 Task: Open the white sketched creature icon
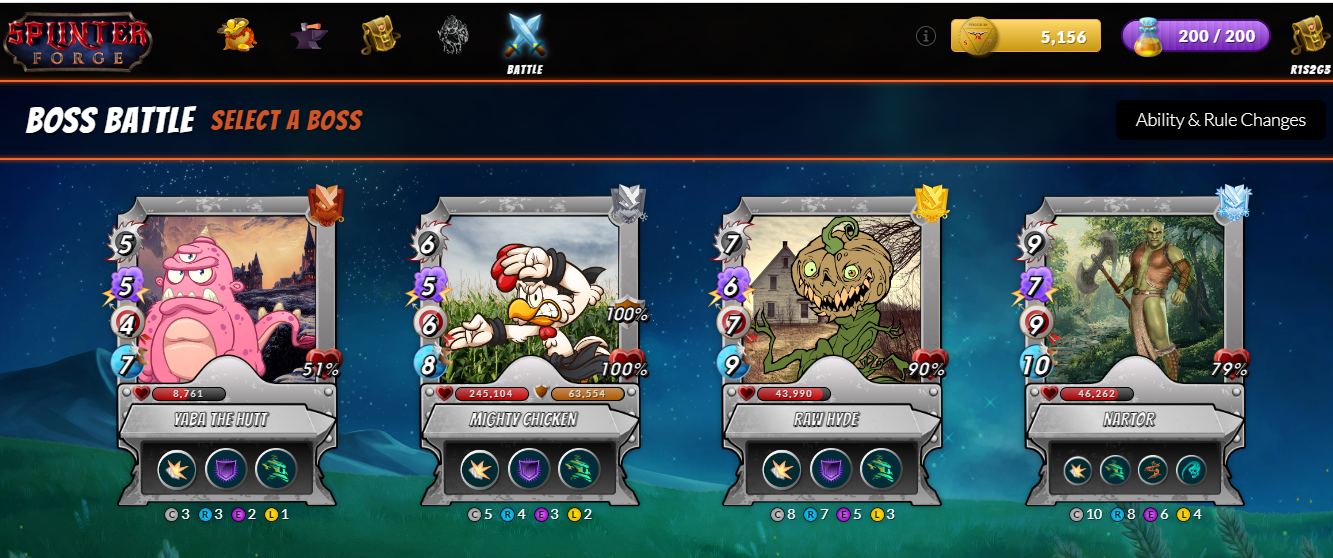coord(452,36)
